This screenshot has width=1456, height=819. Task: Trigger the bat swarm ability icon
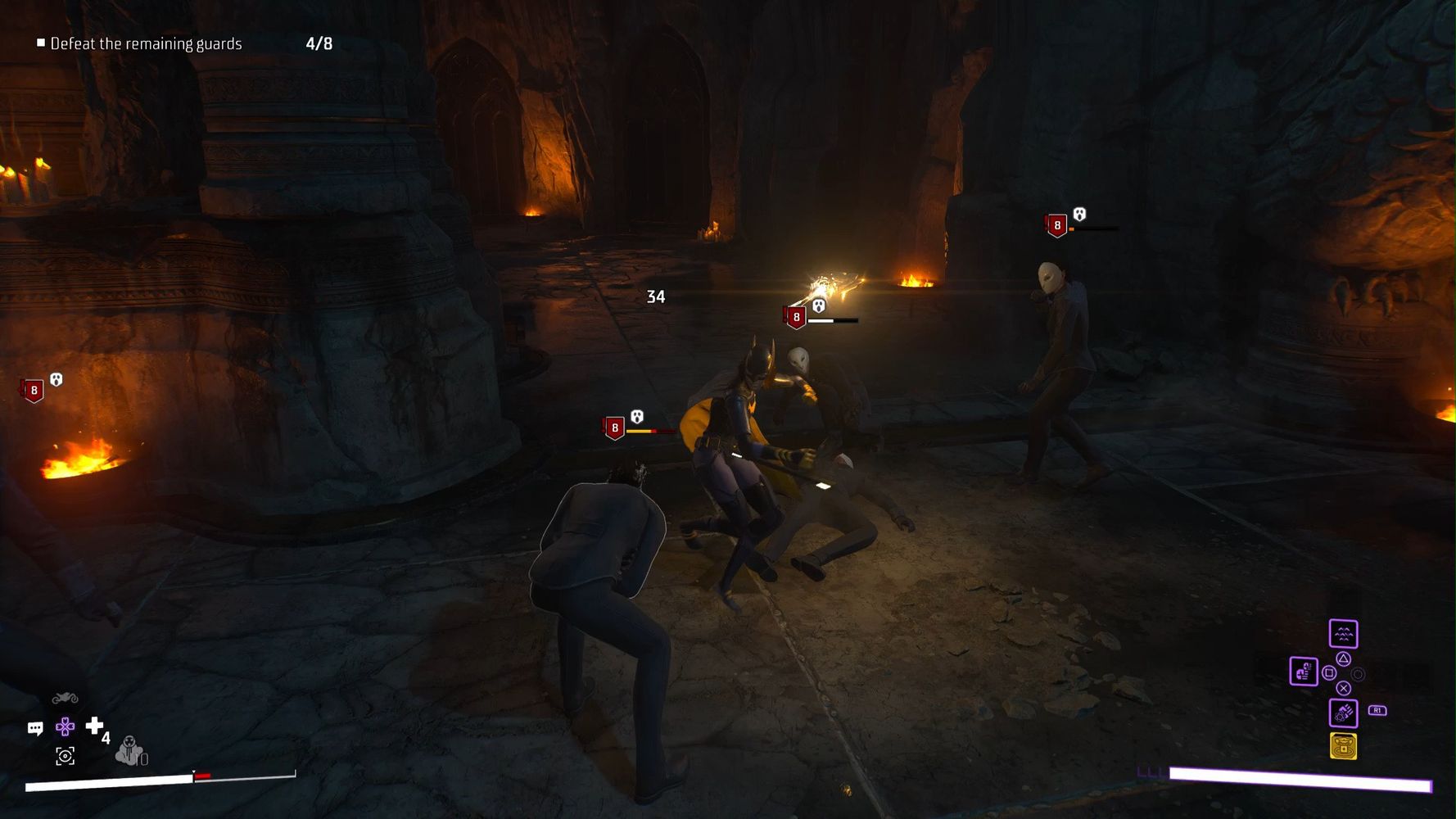(x=1343, y=633)
